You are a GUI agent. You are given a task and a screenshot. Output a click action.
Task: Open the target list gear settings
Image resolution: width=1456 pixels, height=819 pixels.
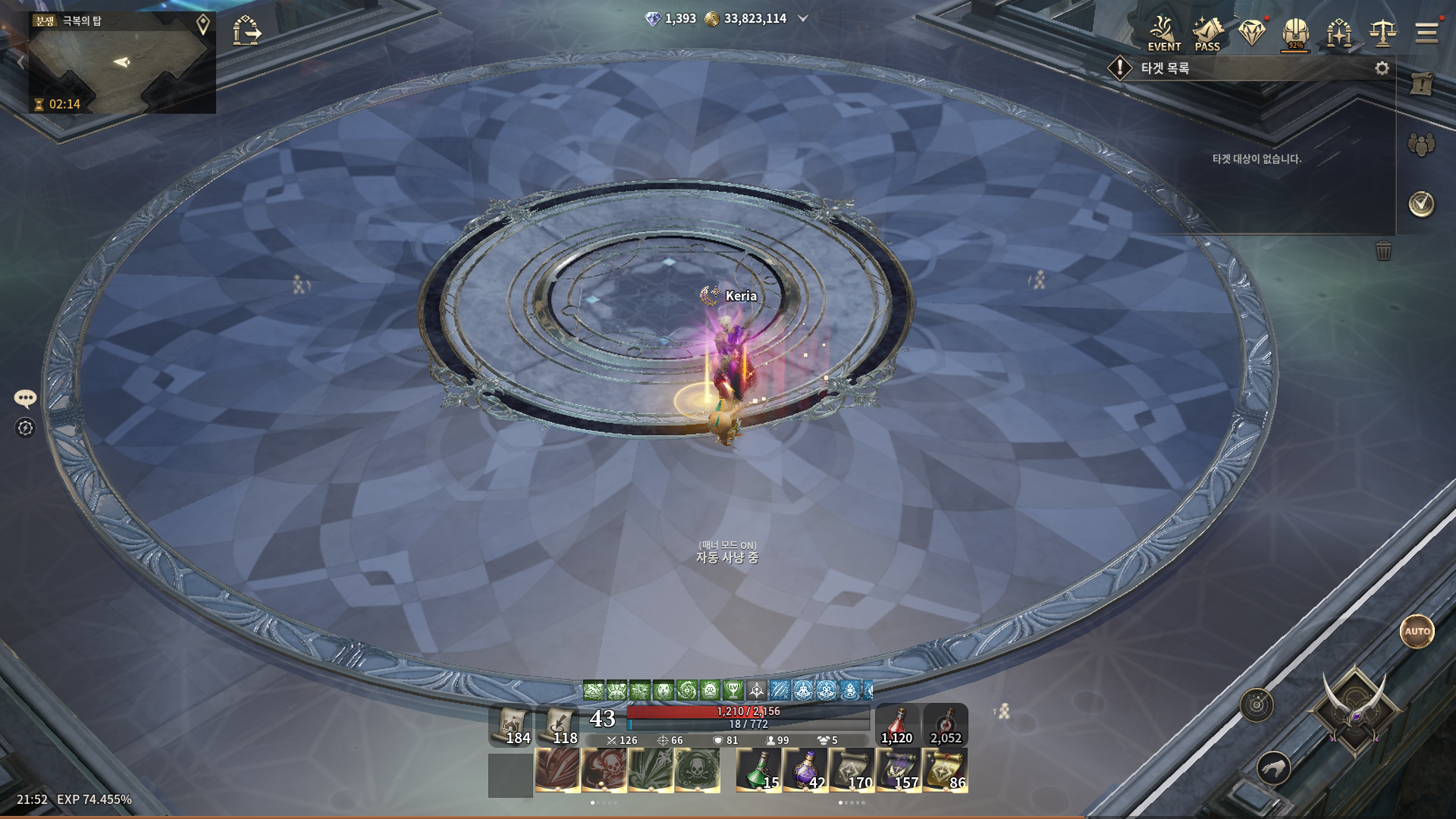[x=1382, y=68]
